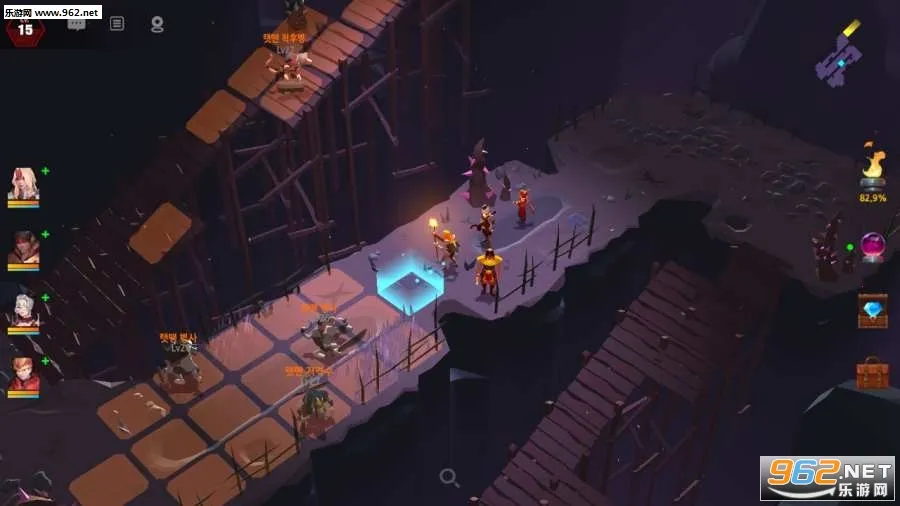Click the location pin icon
This screenshot has width=900, height=506.
(157, 24)
